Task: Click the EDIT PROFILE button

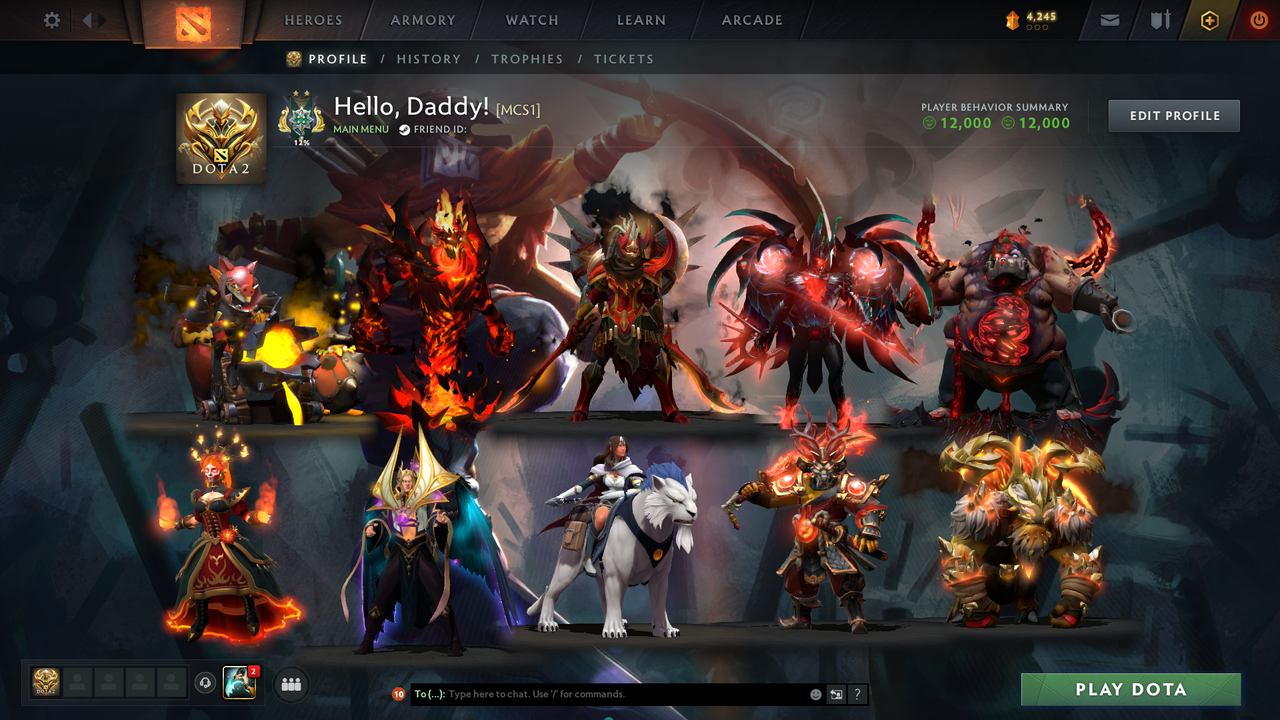Action: point(1173,115)
